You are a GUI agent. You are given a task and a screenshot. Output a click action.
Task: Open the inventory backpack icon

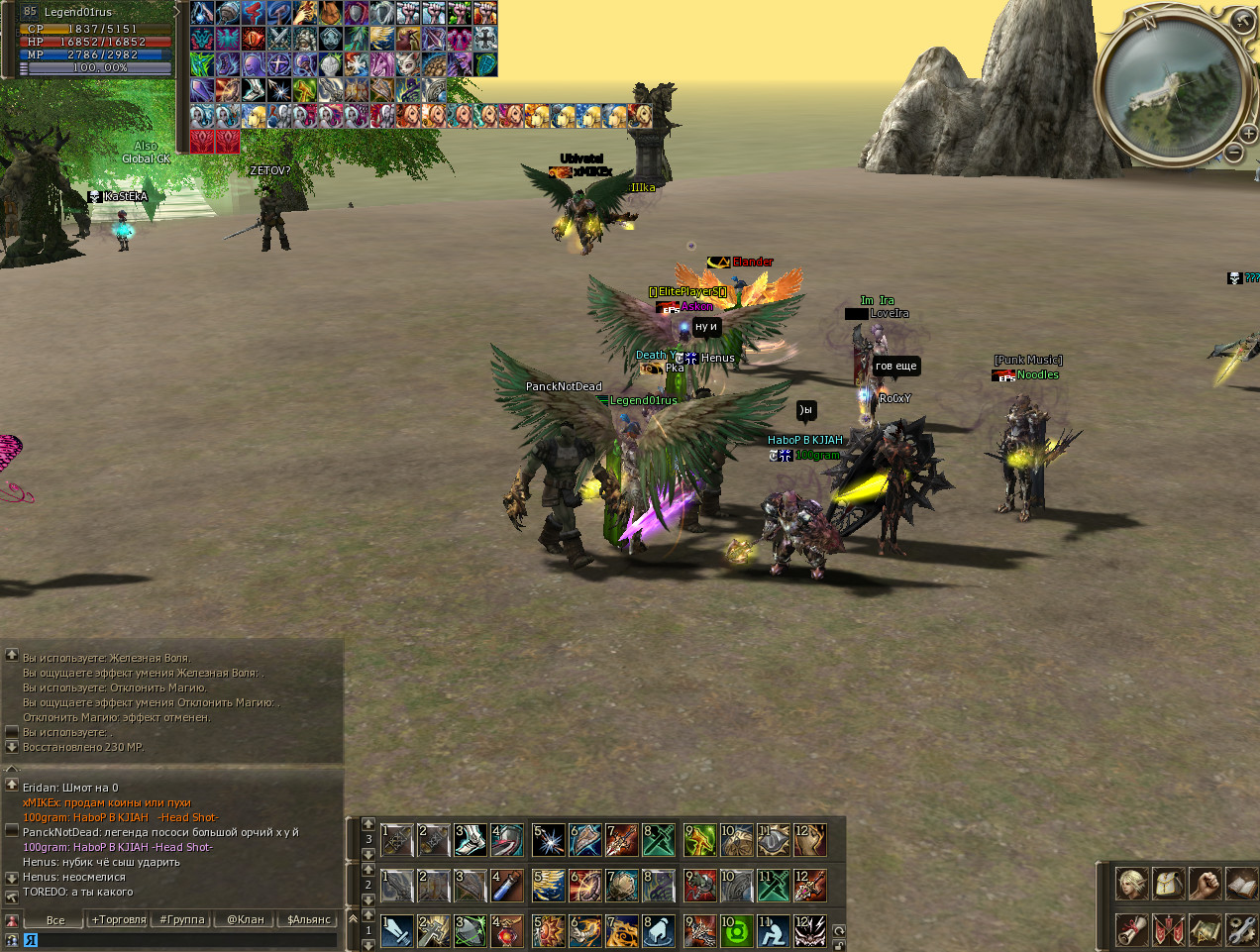click(x=1169, y=884)
